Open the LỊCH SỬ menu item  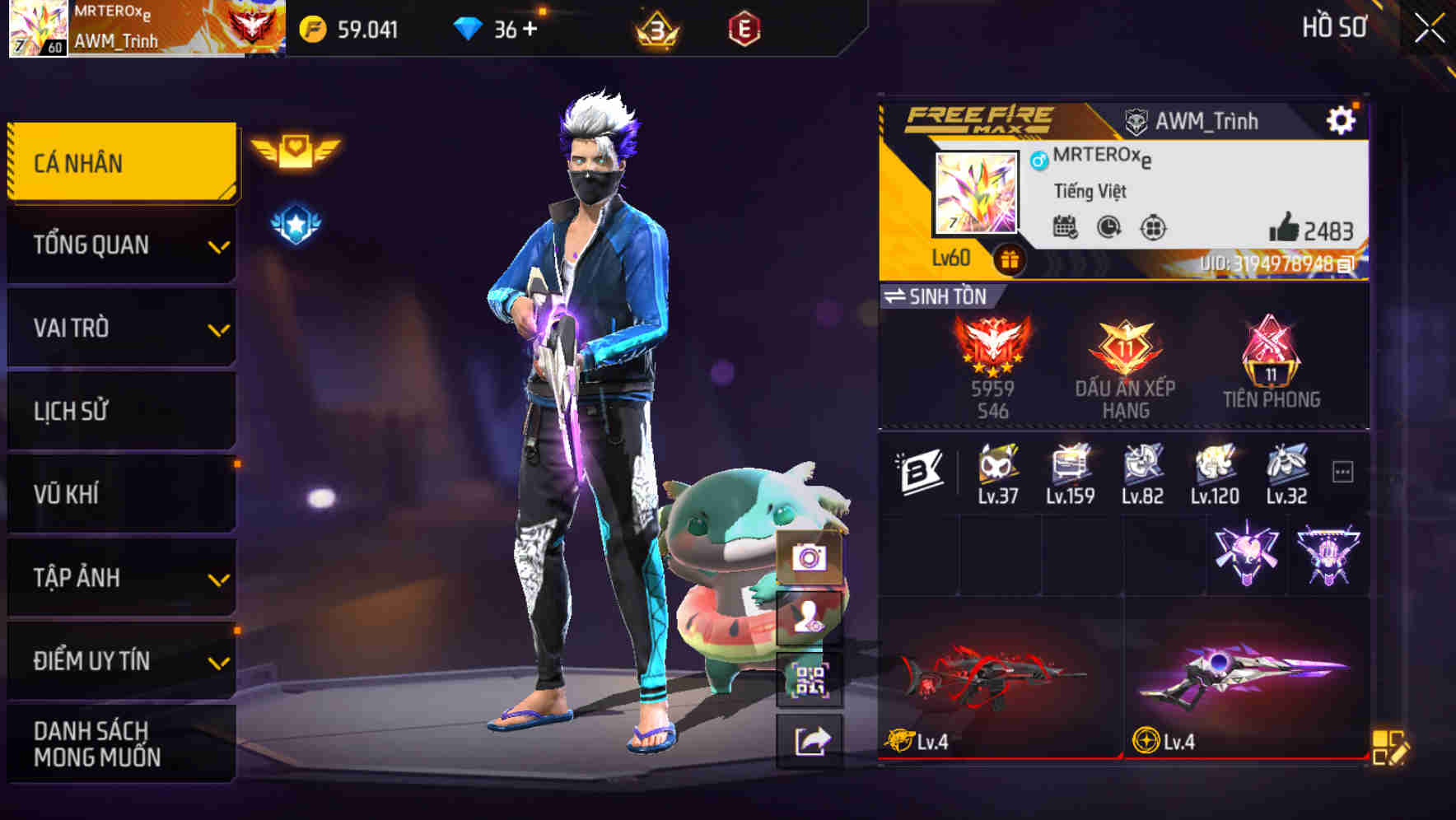[120, 411]
